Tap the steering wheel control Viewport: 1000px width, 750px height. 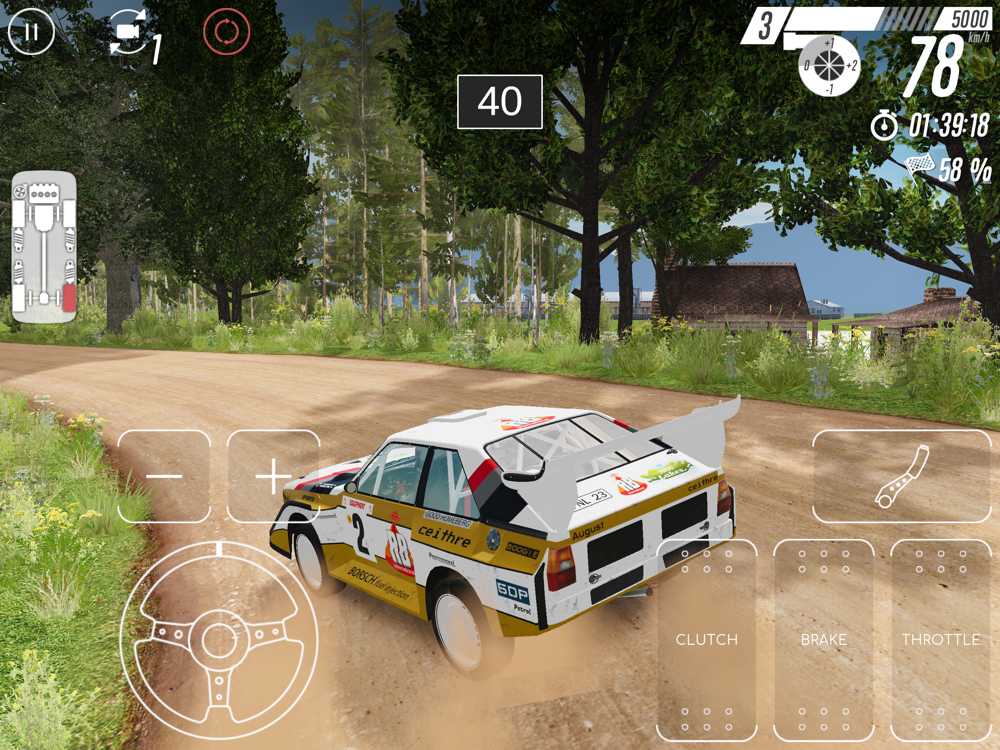pyautogui.click(x=219, y=640)
